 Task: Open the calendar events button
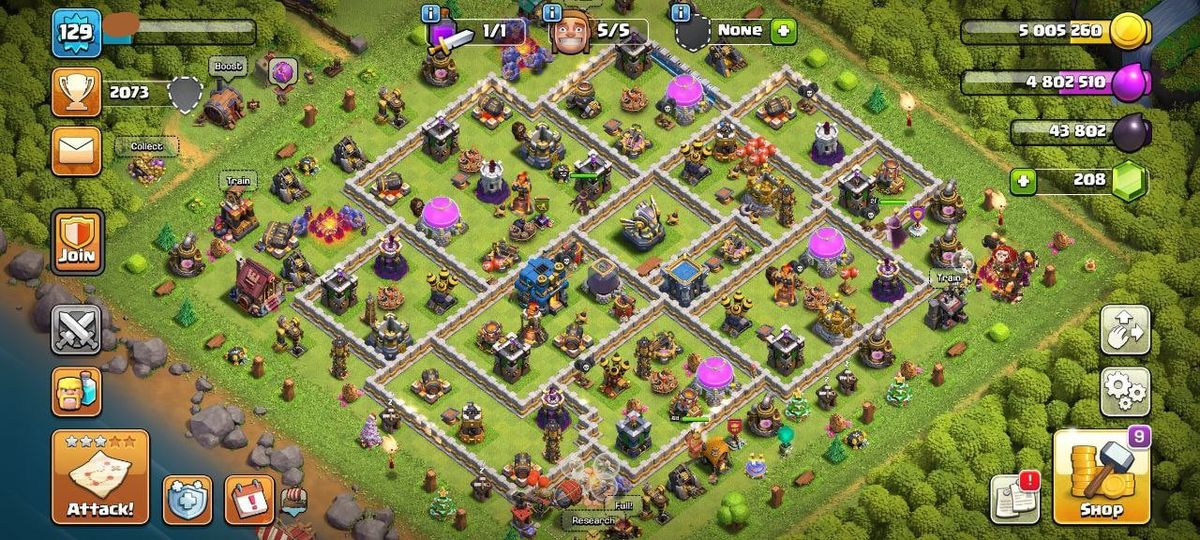(248, 499)
